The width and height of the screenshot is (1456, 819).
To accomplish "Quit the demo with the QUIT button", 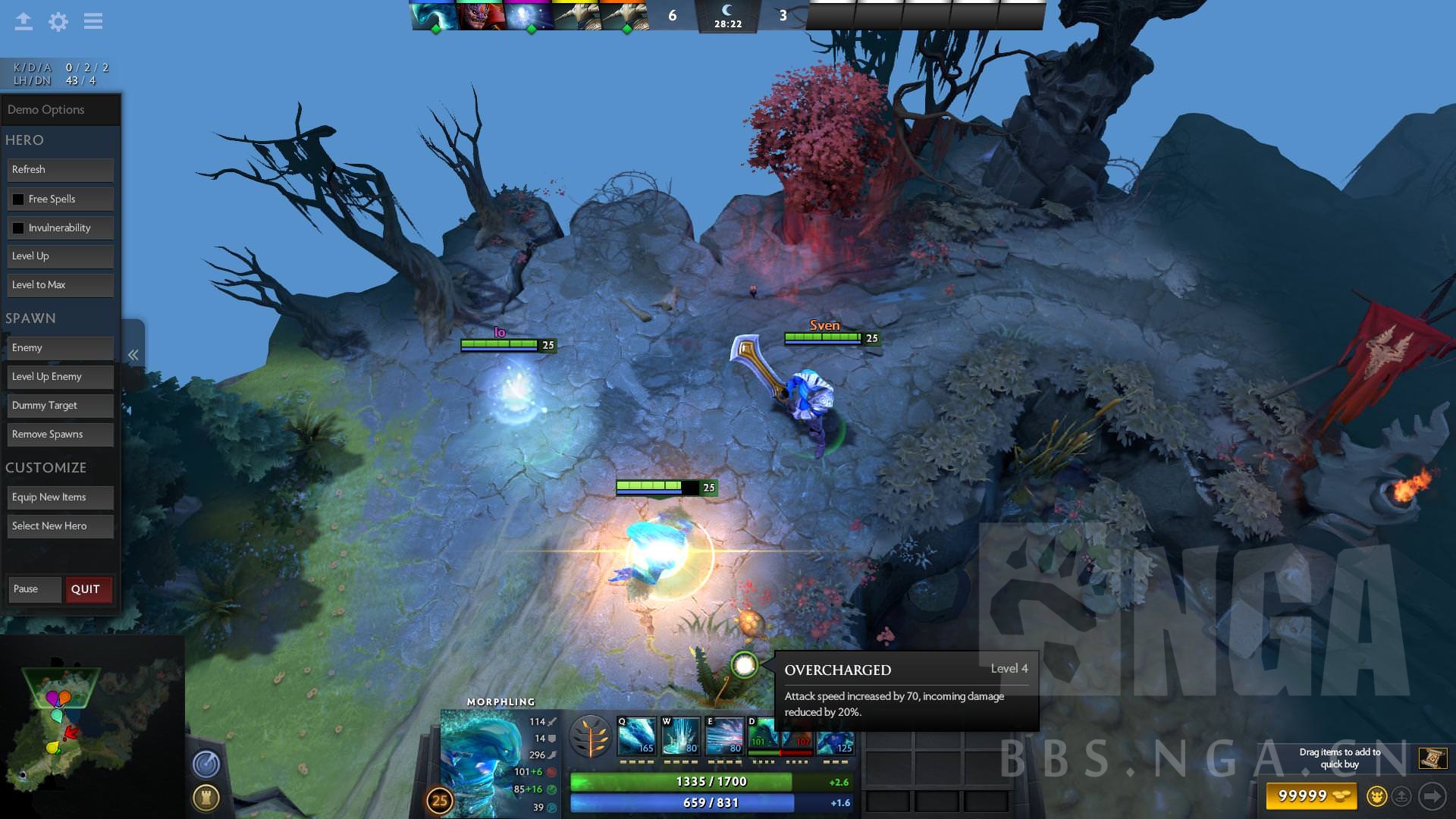I will (x=87, y=589).
